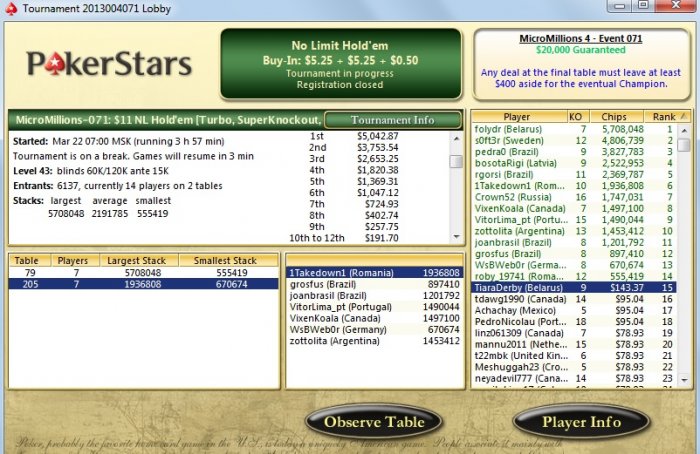This screenshot has width=700, height=454.
Task: Sort tables by Largest Stack header
Action: 136,260
